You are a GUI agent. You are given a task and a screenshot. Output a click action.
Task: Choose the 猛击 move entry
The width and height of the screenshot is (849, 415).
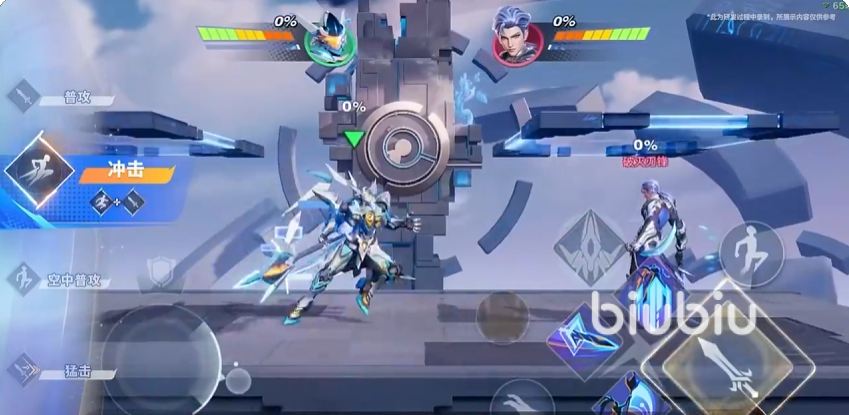point(60,371)
